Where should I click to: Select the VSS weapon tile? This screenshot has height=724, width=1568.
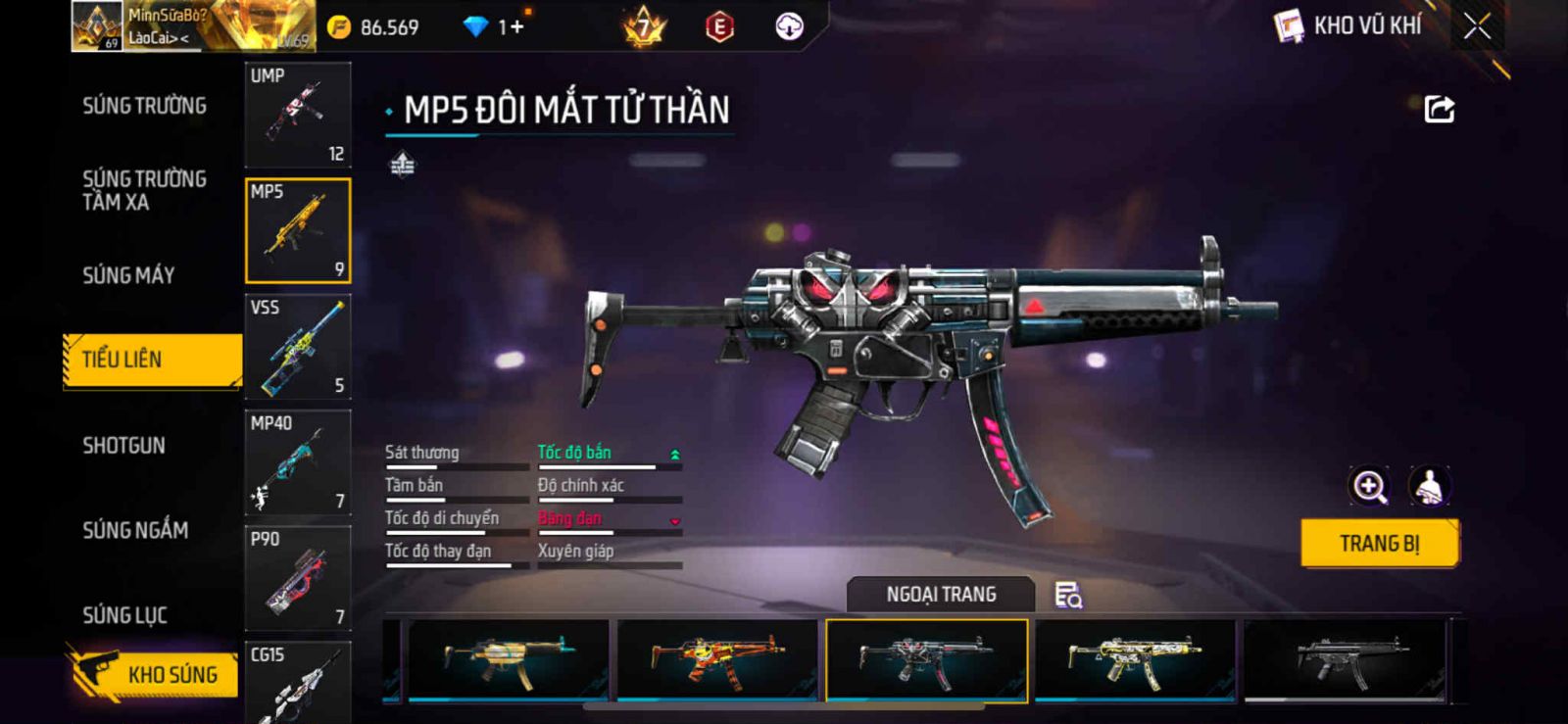298,347
